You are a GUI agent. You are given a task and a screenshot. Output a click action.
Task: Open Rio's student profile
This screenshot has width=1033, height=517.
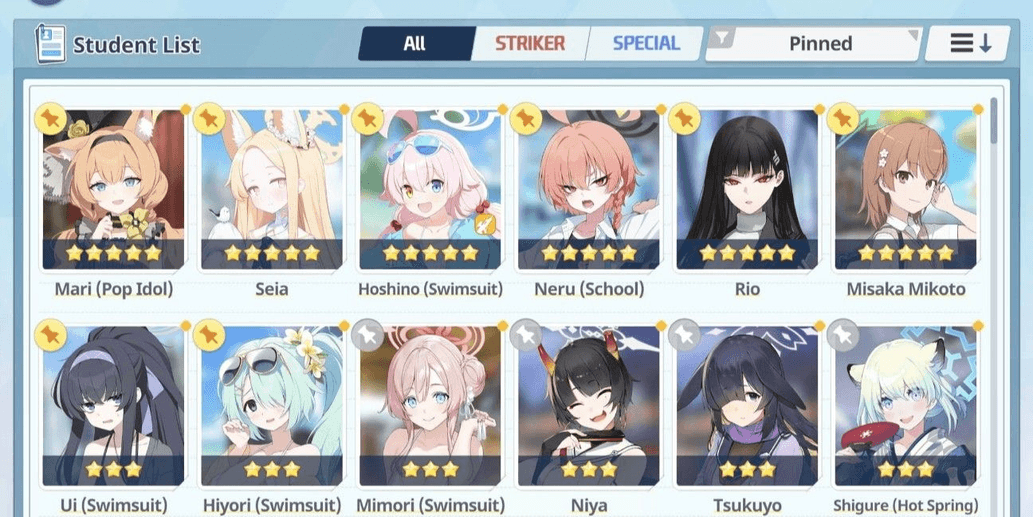(x=747, y=190)
